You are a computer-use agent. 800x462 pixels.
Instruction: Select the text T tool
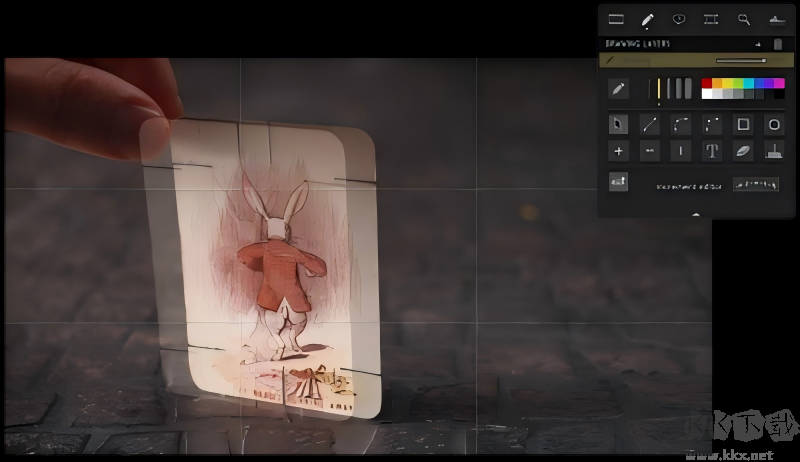(x=712, y=151)
